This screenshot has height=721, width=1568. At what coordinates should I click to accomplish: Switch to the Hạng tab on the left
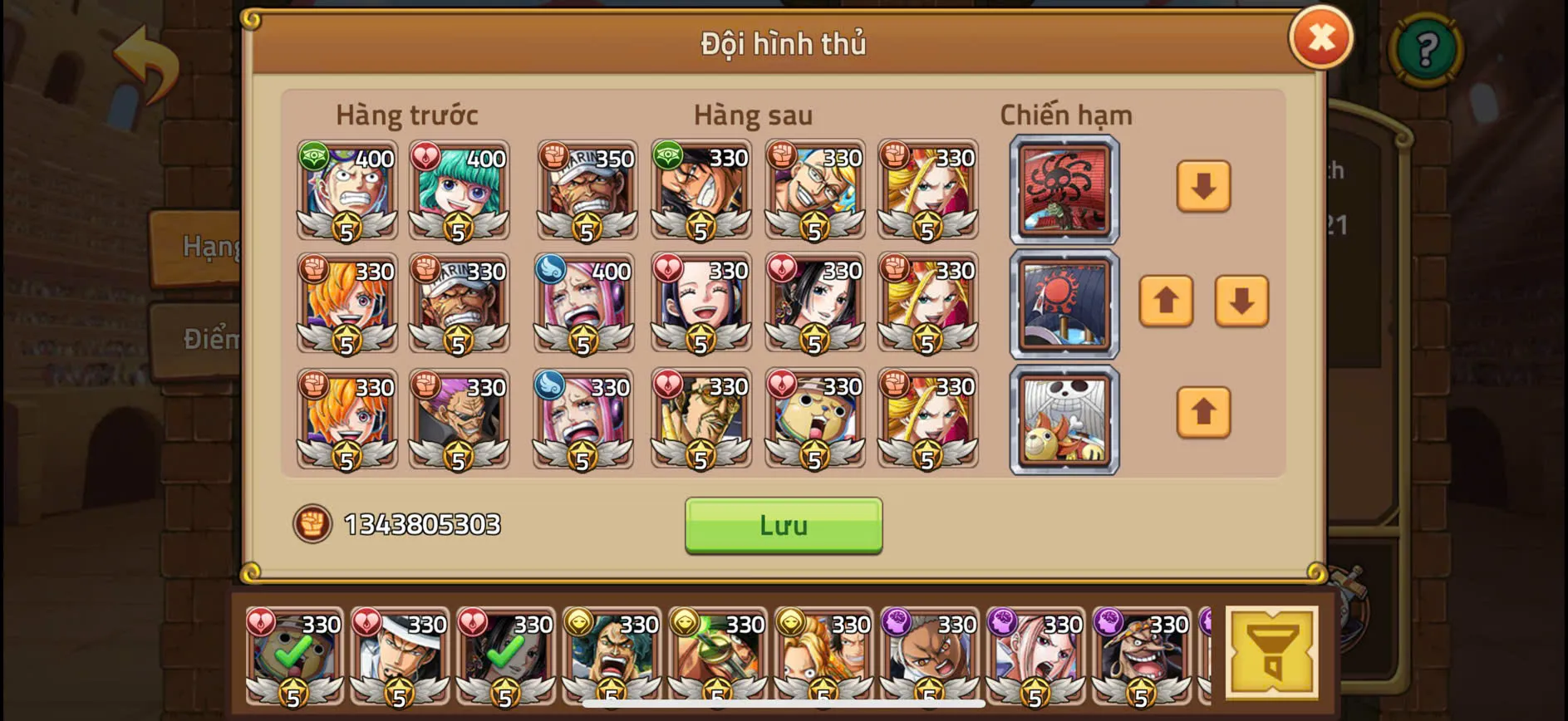[202, 246]
